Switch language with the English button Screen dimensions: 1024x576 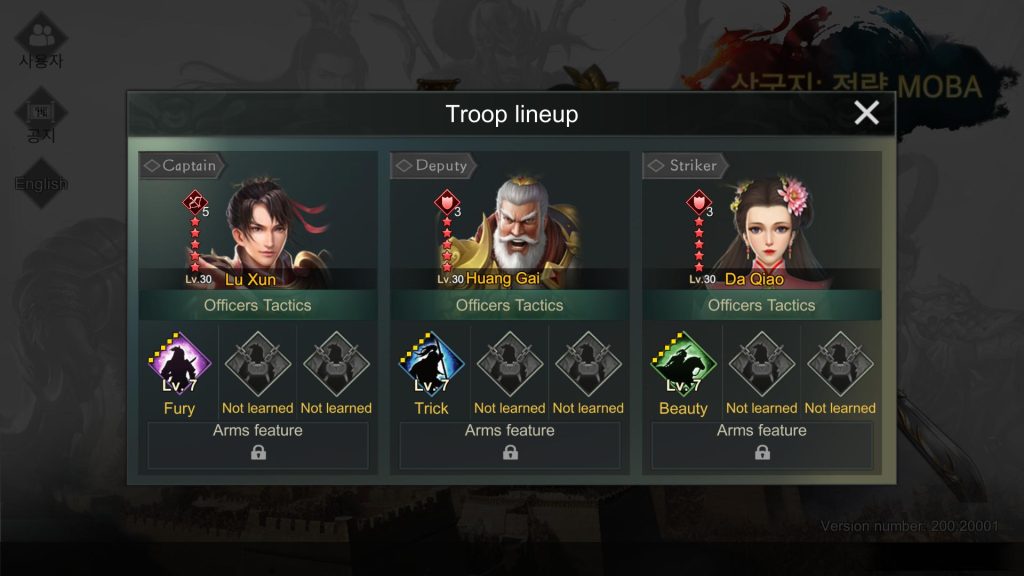pyautogui.click(x=41, y=184)
